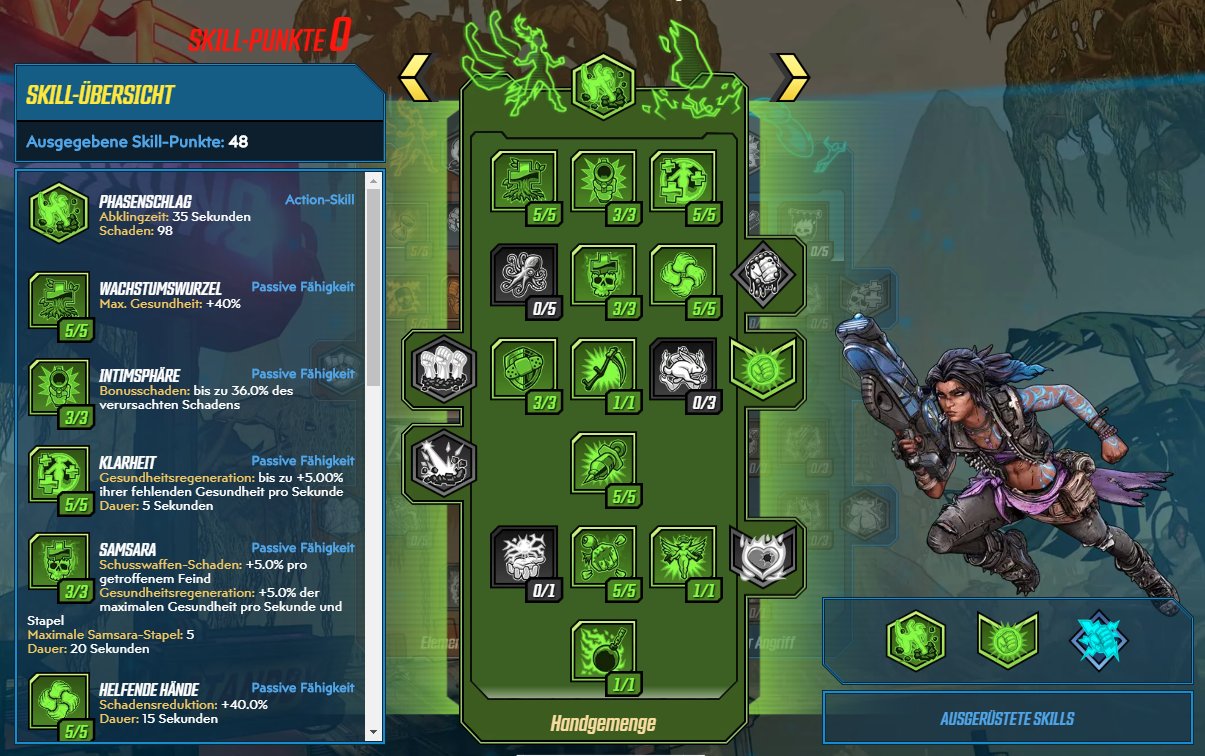Unlock the grey 0/1 skill icon

pos(524,557)
